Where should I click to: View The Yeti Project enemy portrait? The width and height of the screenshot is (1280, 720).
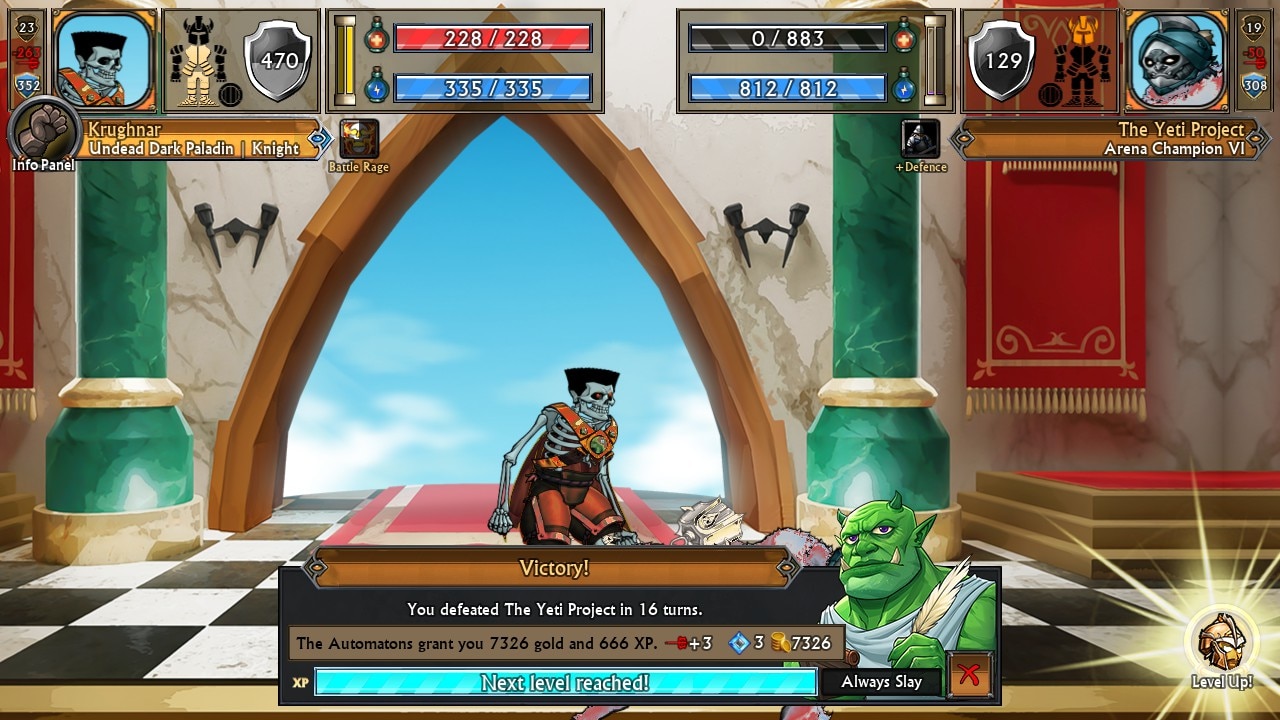pyautogui.click(x=1176, y=60)
